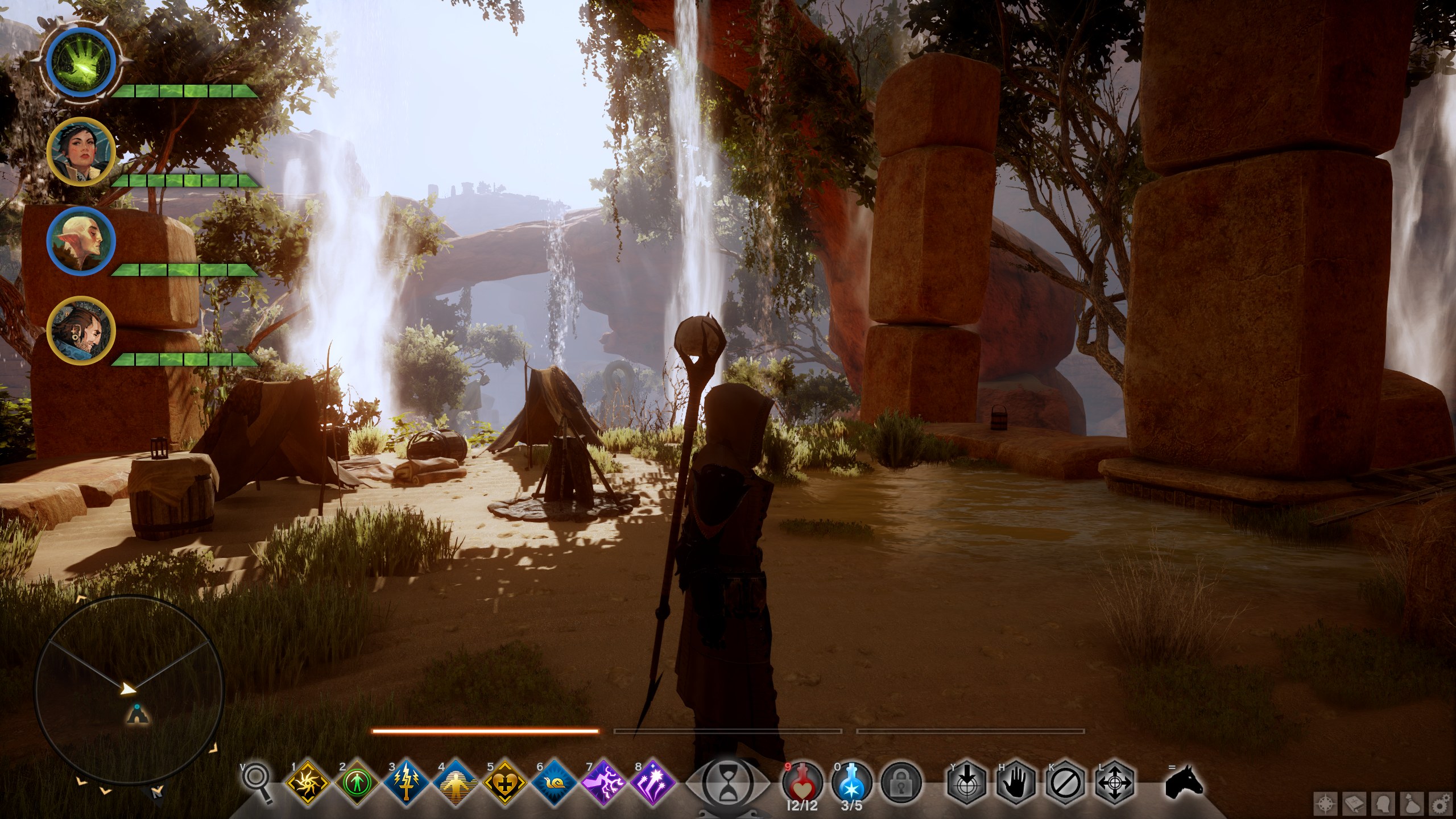This screenshot has height=819, width=1456.
Task: Use the blue lyrium potion
Action: (x=852, y=783)
